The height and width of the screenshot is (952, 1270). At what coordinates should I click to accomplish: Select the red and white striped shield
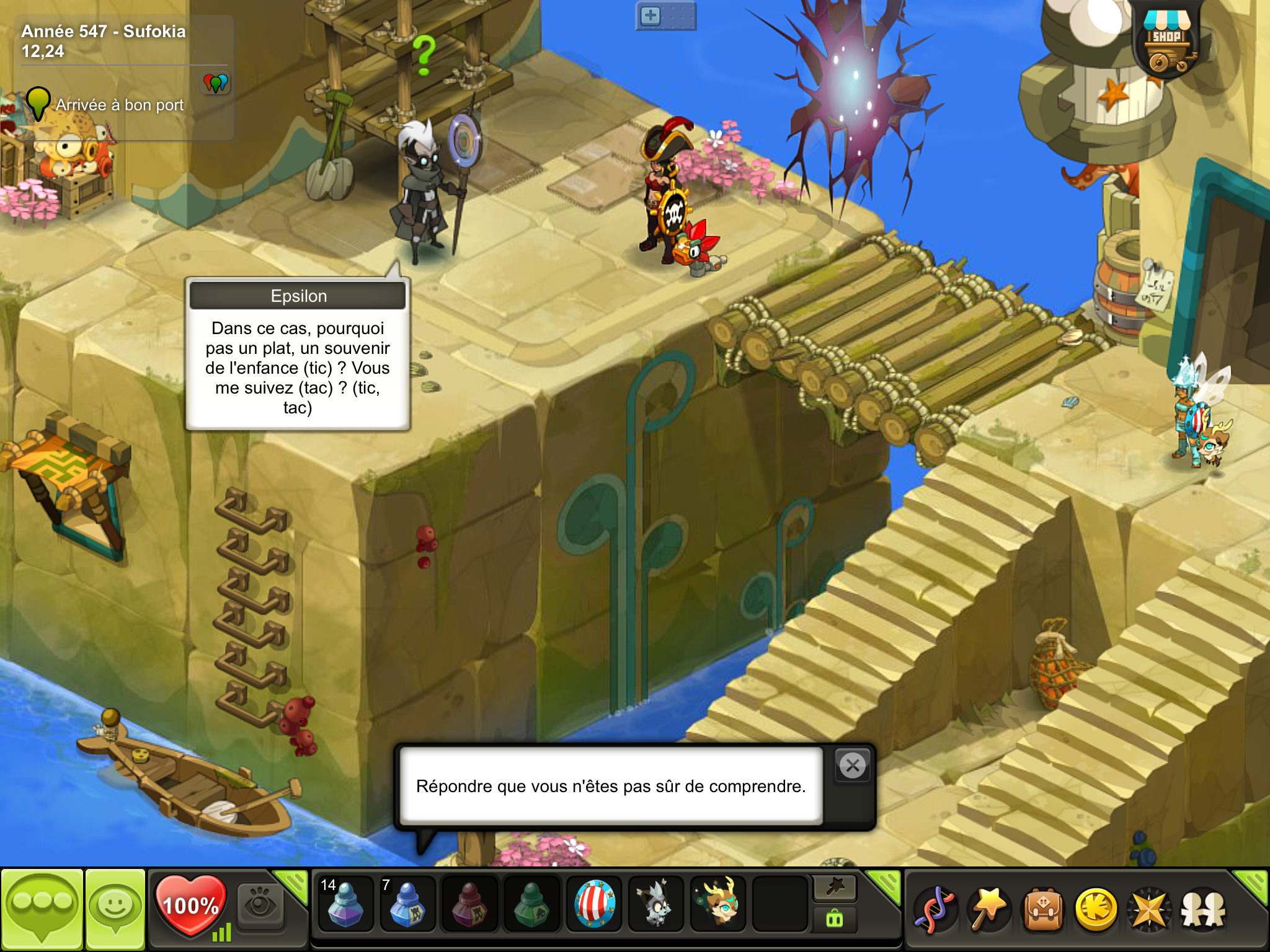tap(594, 905)
